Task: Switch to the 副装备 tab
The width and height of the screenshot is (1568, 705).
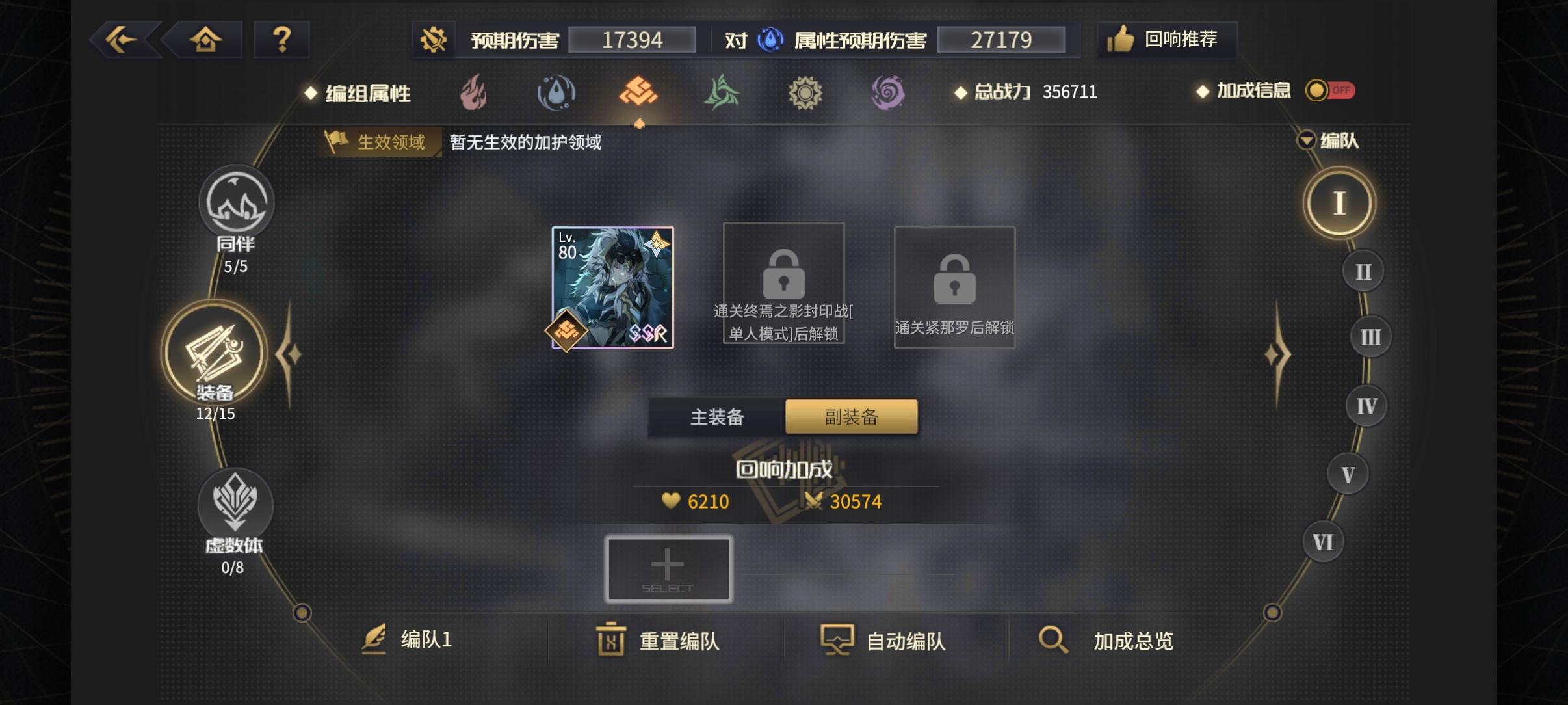Action: tap(852, 416)
